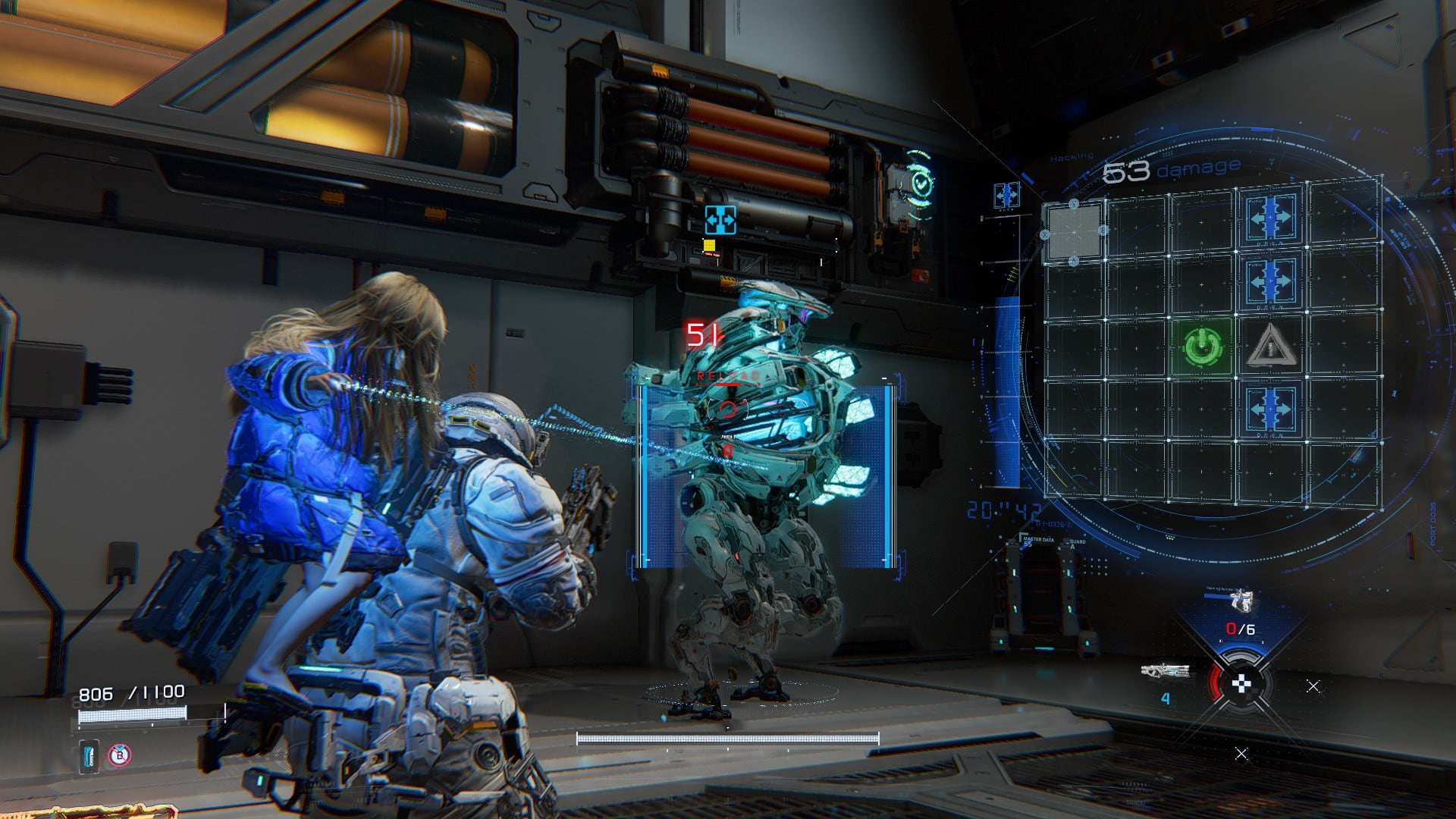The image size is (1456, 819).
Task: Click the crossed-out red circle status icon
Action: click(119, 755)
